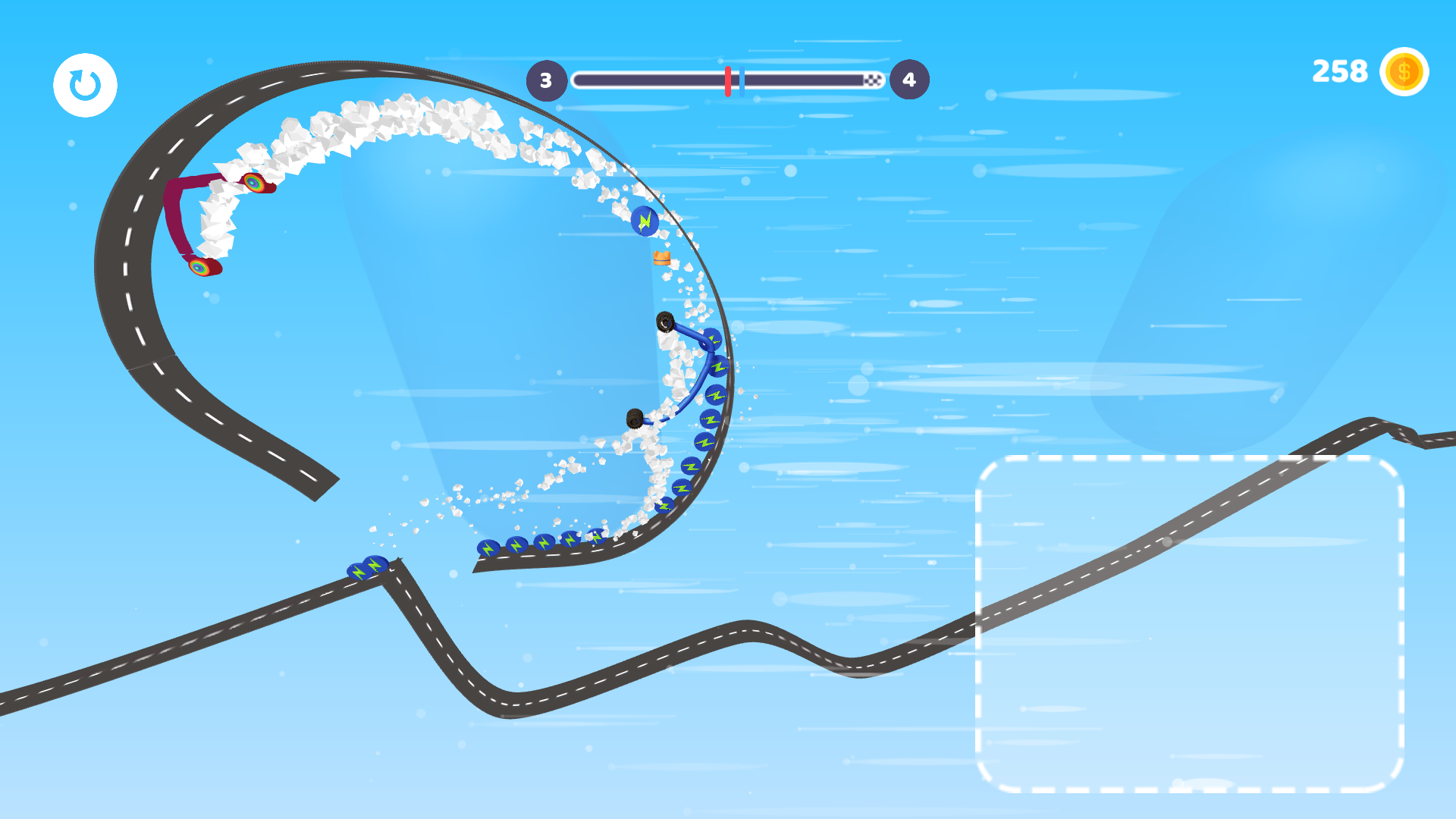1456x819 pixels.
Task: Tap the orange burger pickup on the loop
Action: click(661, 258)
